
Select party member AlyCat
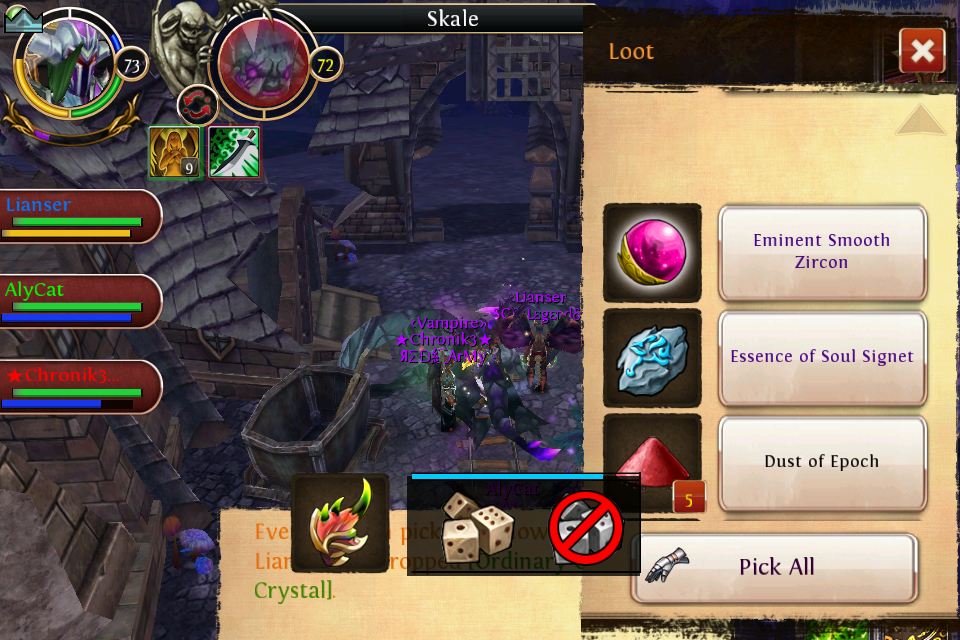coord(80,301)
